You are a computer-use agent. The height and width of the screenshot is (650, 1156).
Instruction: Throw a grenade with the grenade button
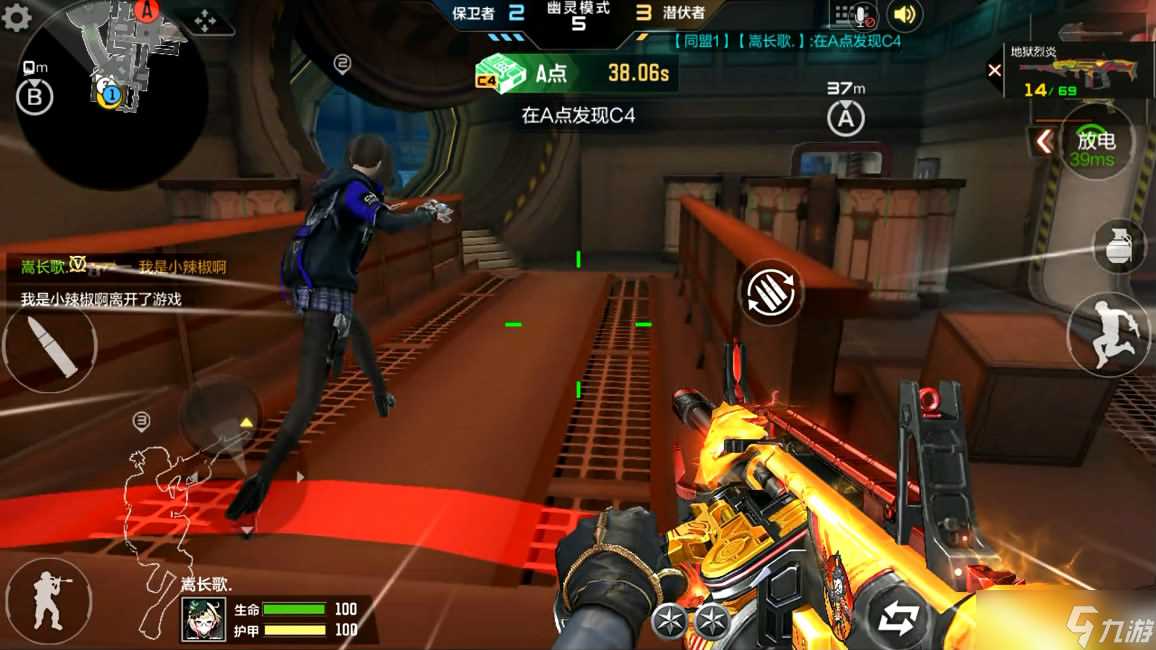tap(1119, 245)
